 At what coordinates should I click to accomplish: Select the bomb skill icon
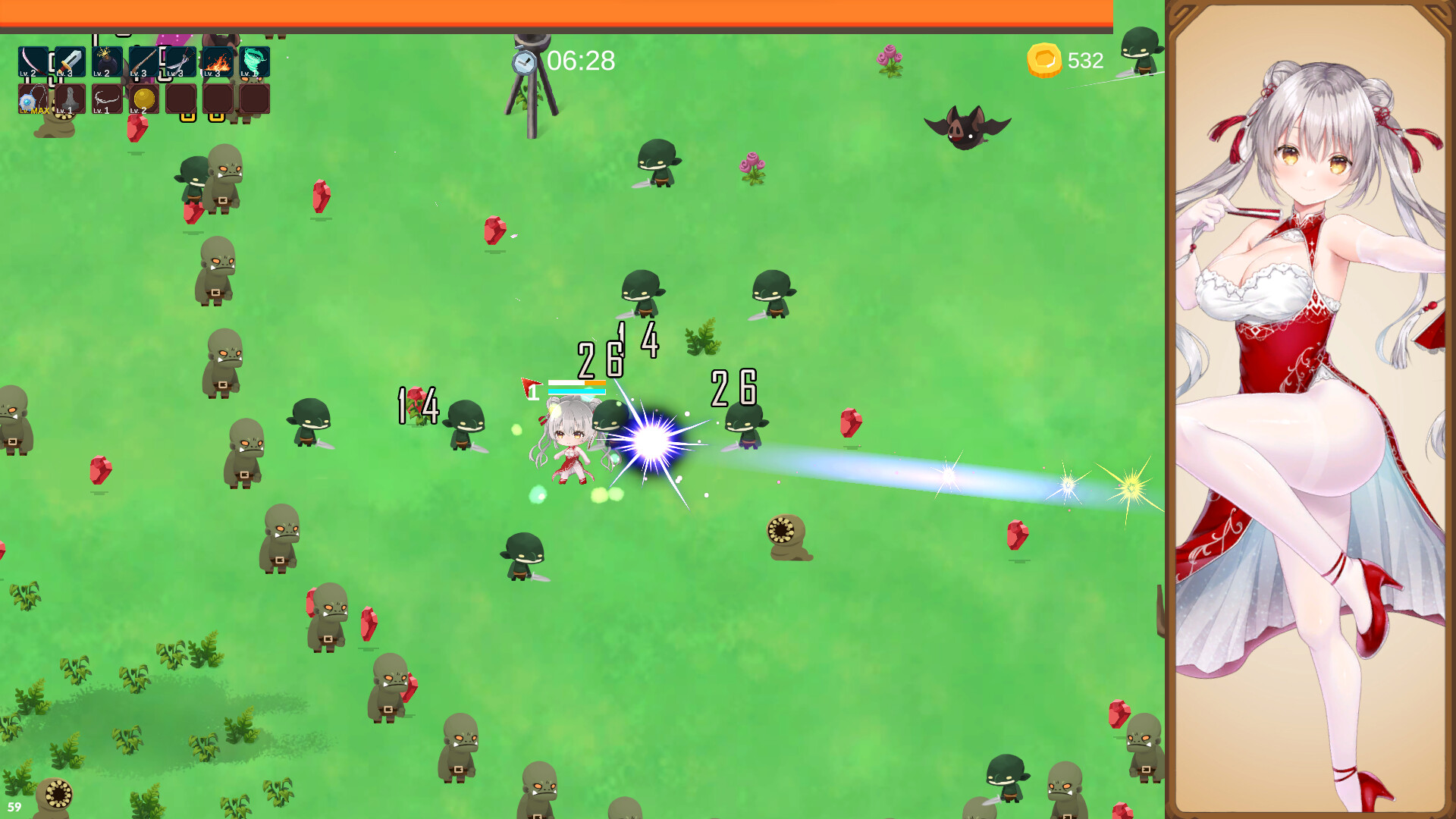pyautogui.click(x=107, y=61)
